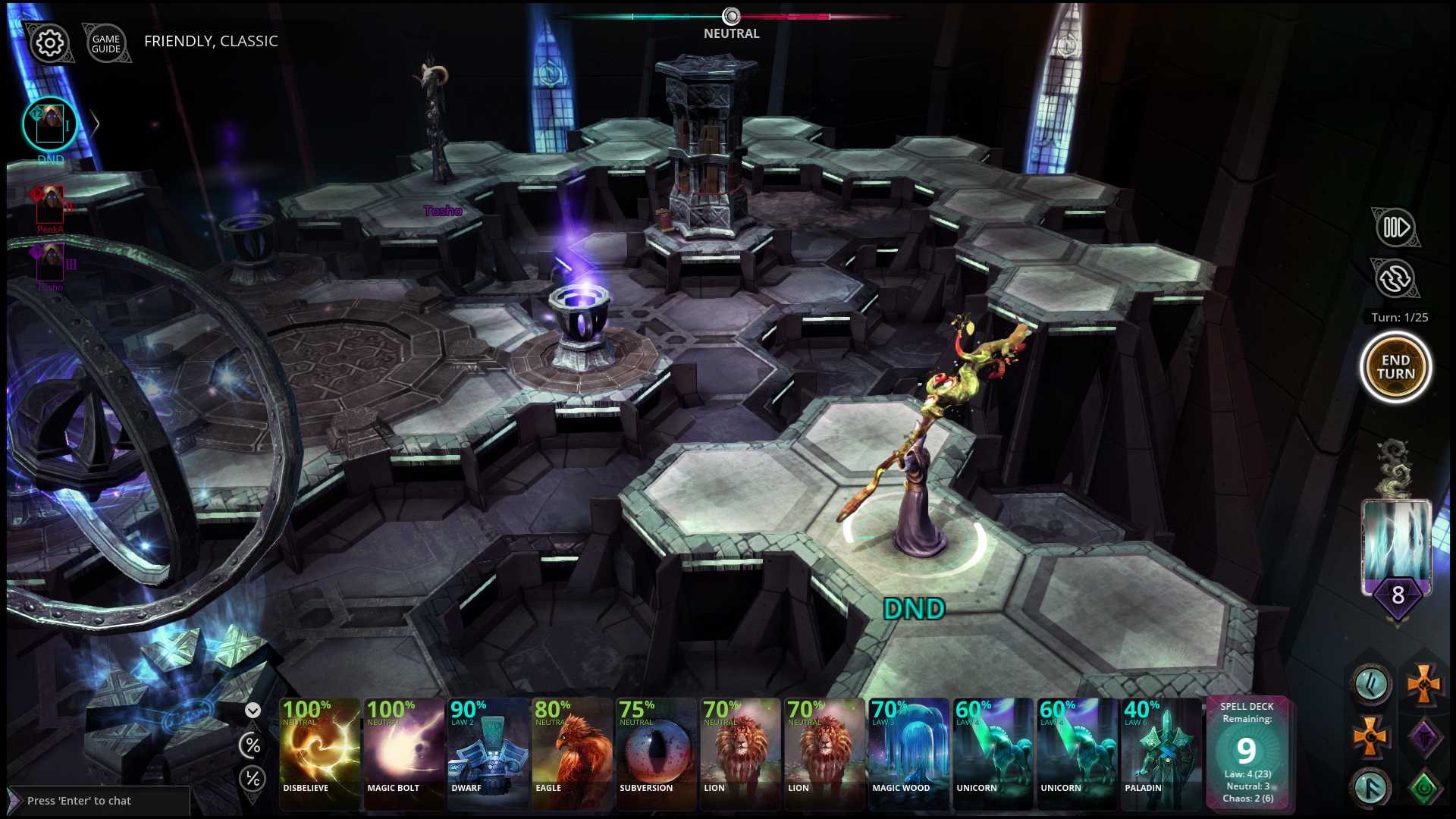
Task: Select player PenkA portrait on left panel
Action: (50, 202)
